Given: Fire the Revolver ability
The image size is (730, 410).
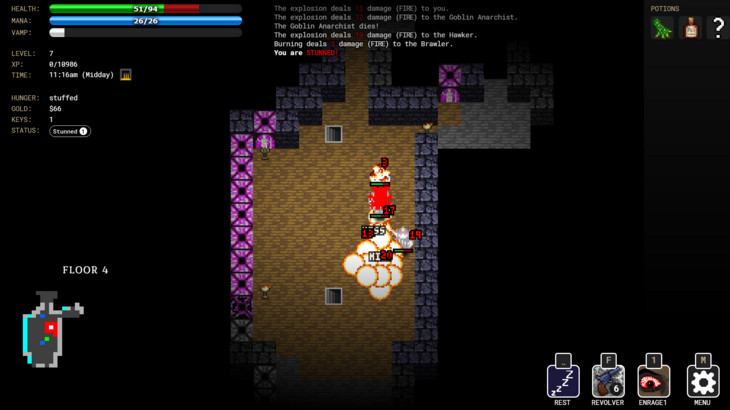Looking at the screenshot, I should [x=608, y=381].
